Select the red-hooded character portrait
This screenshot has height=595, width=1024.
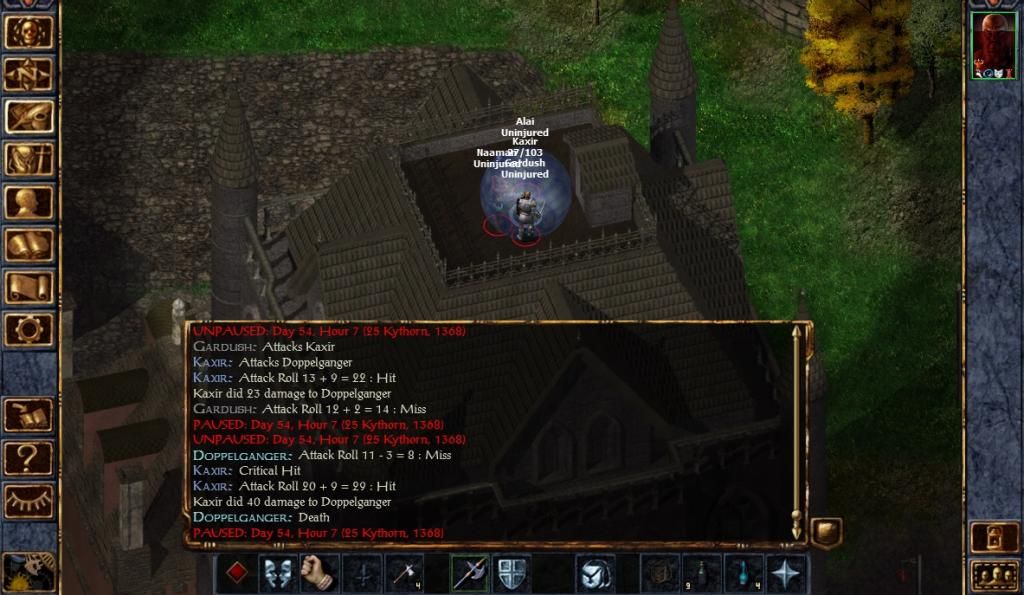pos(994,46)
